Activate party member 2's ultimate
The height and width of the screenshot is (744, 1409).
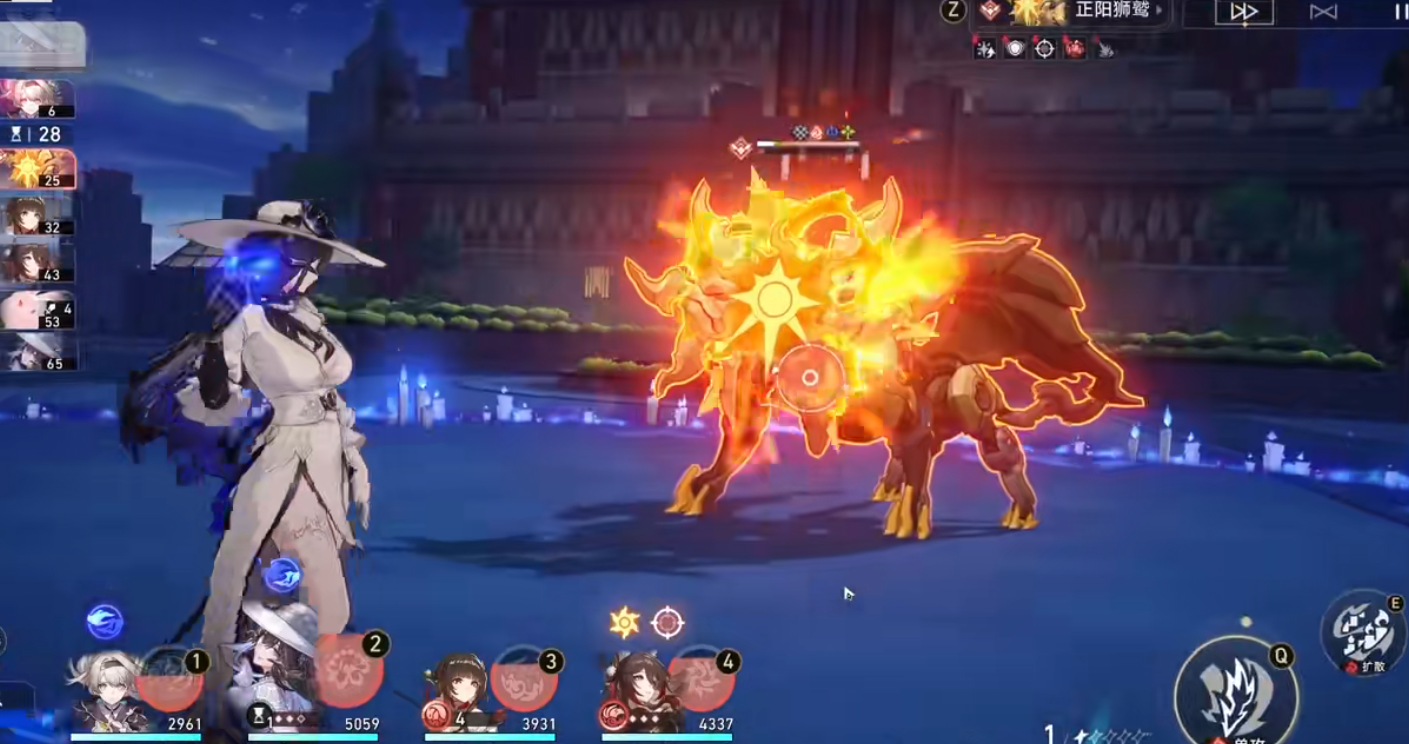[349, 668]
